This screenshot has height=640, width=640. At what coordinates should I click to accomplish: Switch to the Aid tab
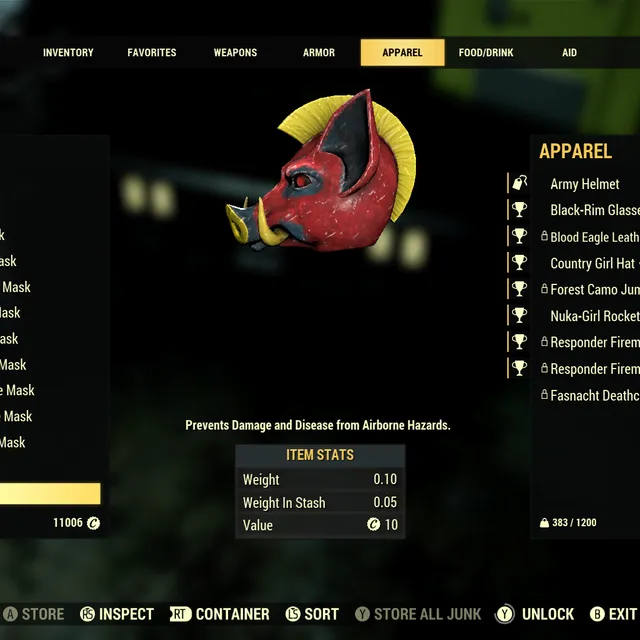569,53
